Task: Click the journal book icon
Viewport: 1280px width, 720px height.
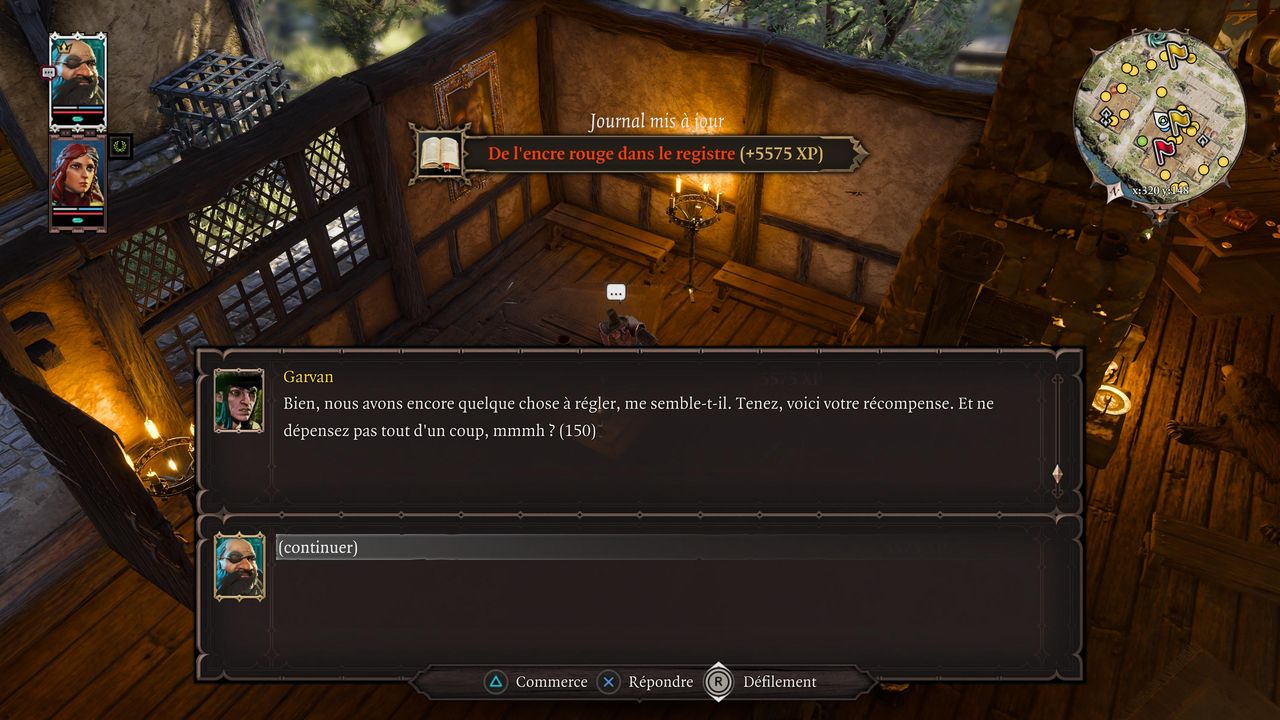Action: pos(440,153)
